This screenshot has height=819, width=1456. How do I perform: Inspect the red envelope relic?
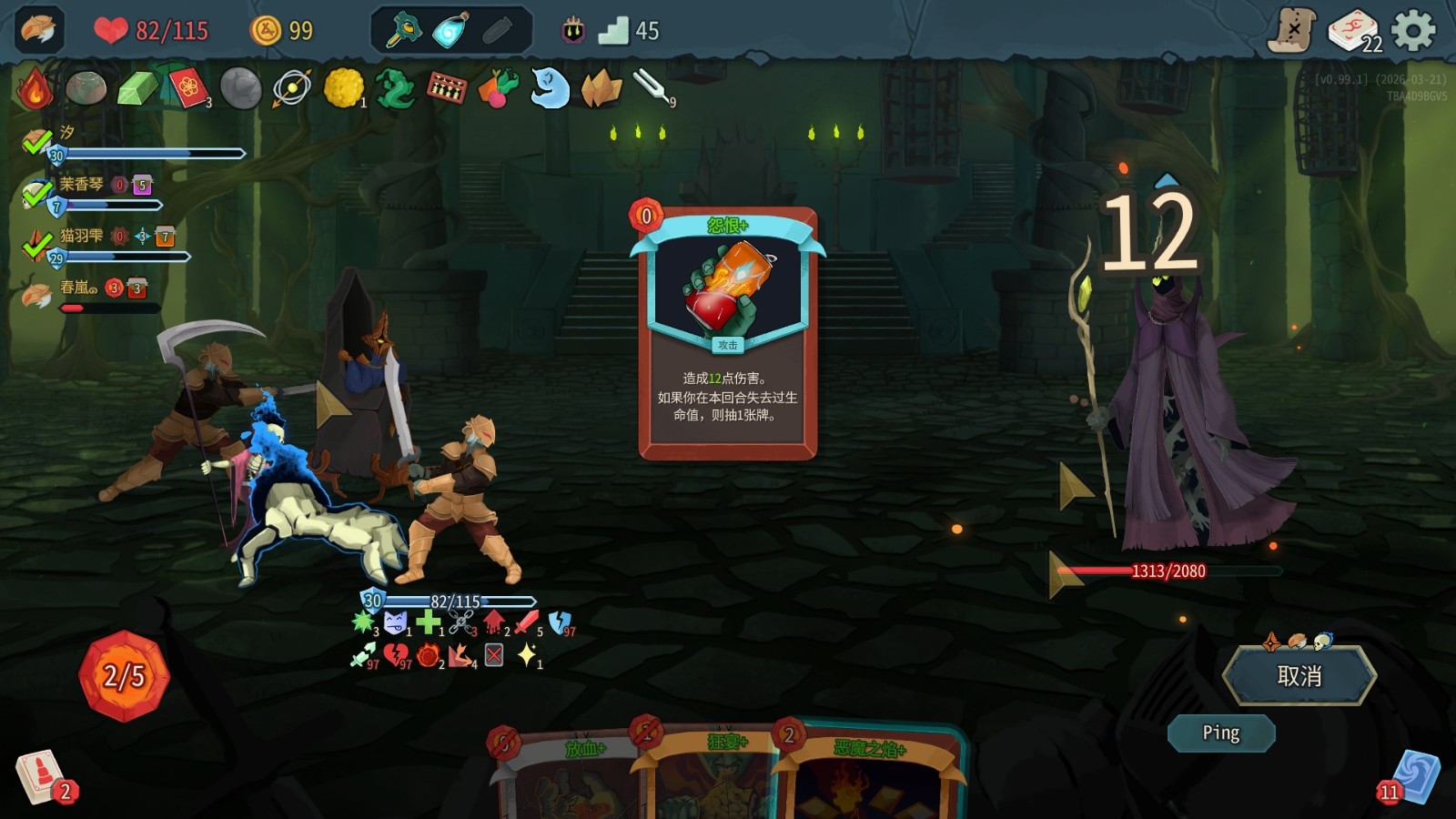point(188,88)
